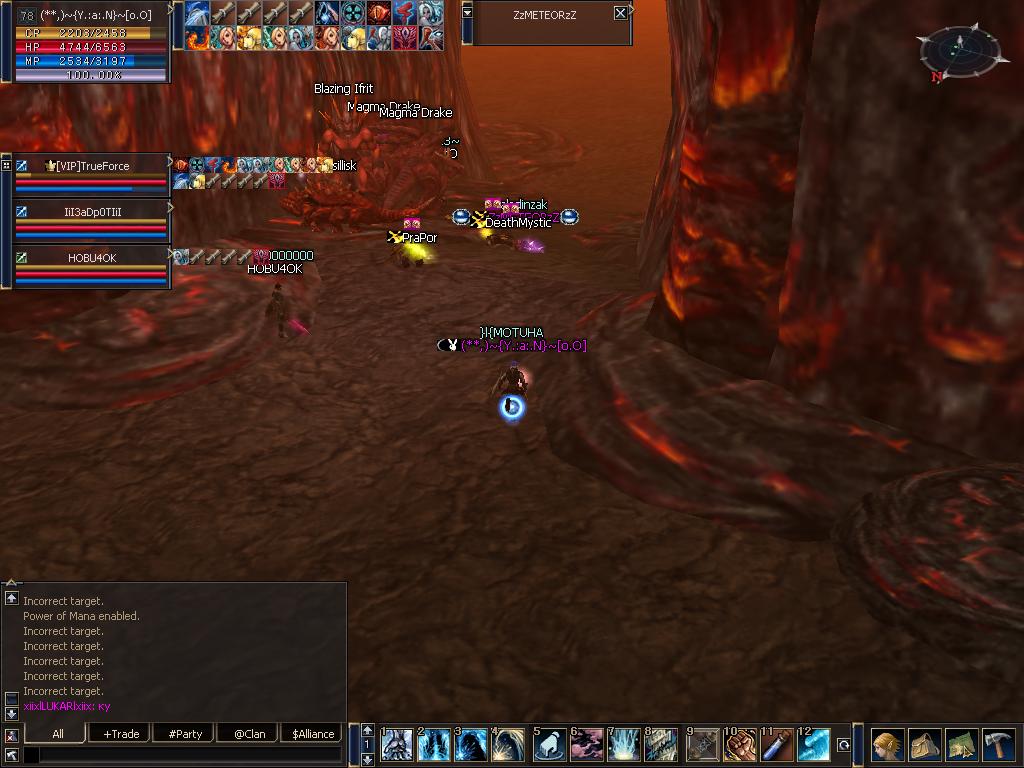Select party member [VIP]TrueForce
Image resolution: width=1024 pixels, height=768 pixels.
(93, 166)
